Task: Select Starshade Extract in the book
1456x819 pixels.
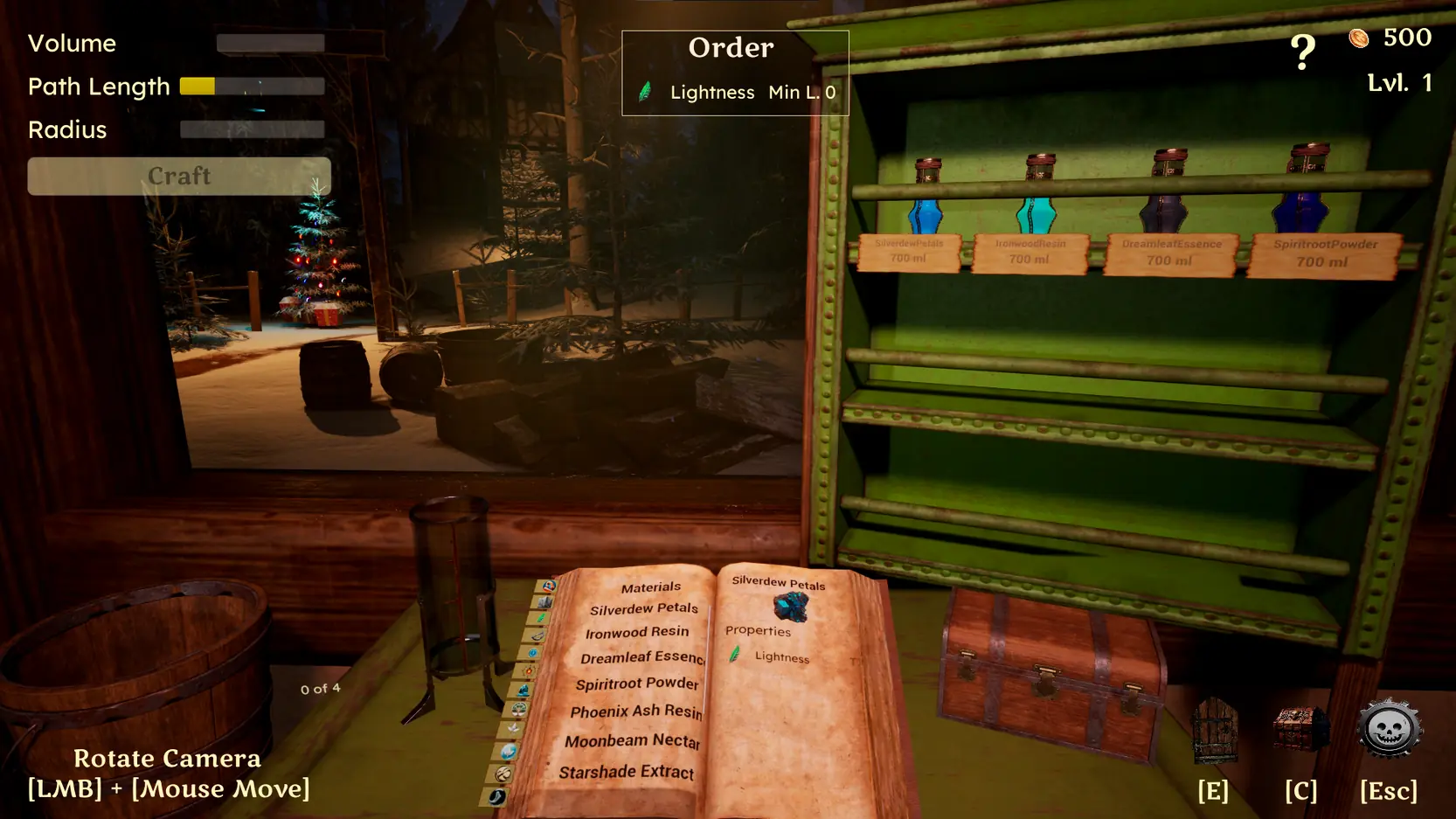Action: (626, 772)
